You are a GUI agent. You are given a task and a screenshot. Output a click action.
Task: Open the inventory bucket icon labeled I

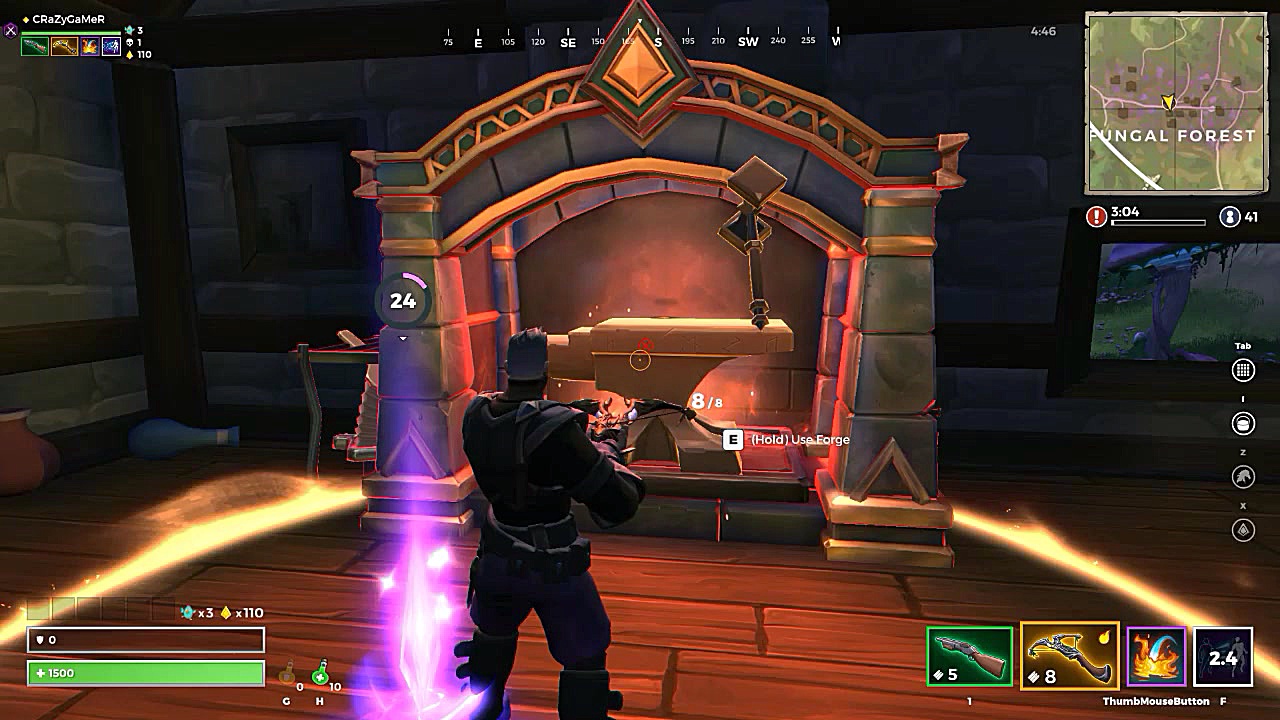coord(1244,423)
